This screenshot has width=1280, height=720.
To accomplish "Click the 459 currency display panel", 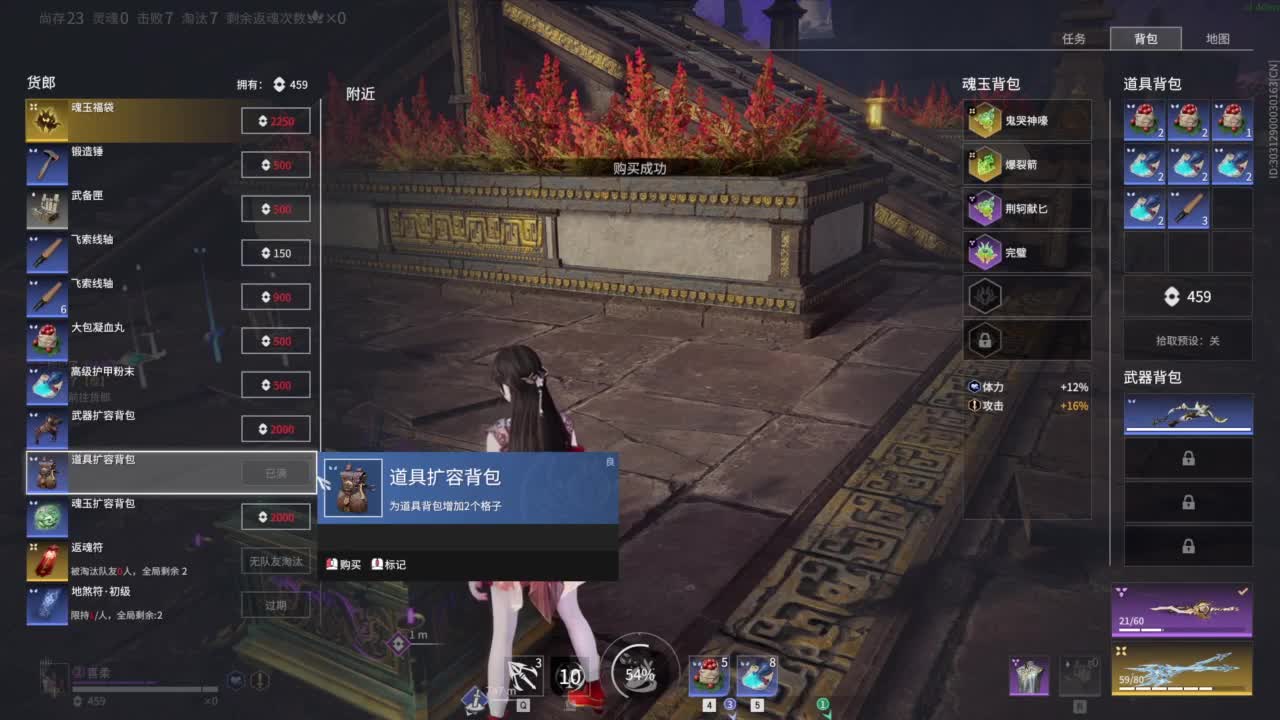I will point(1188,296).
